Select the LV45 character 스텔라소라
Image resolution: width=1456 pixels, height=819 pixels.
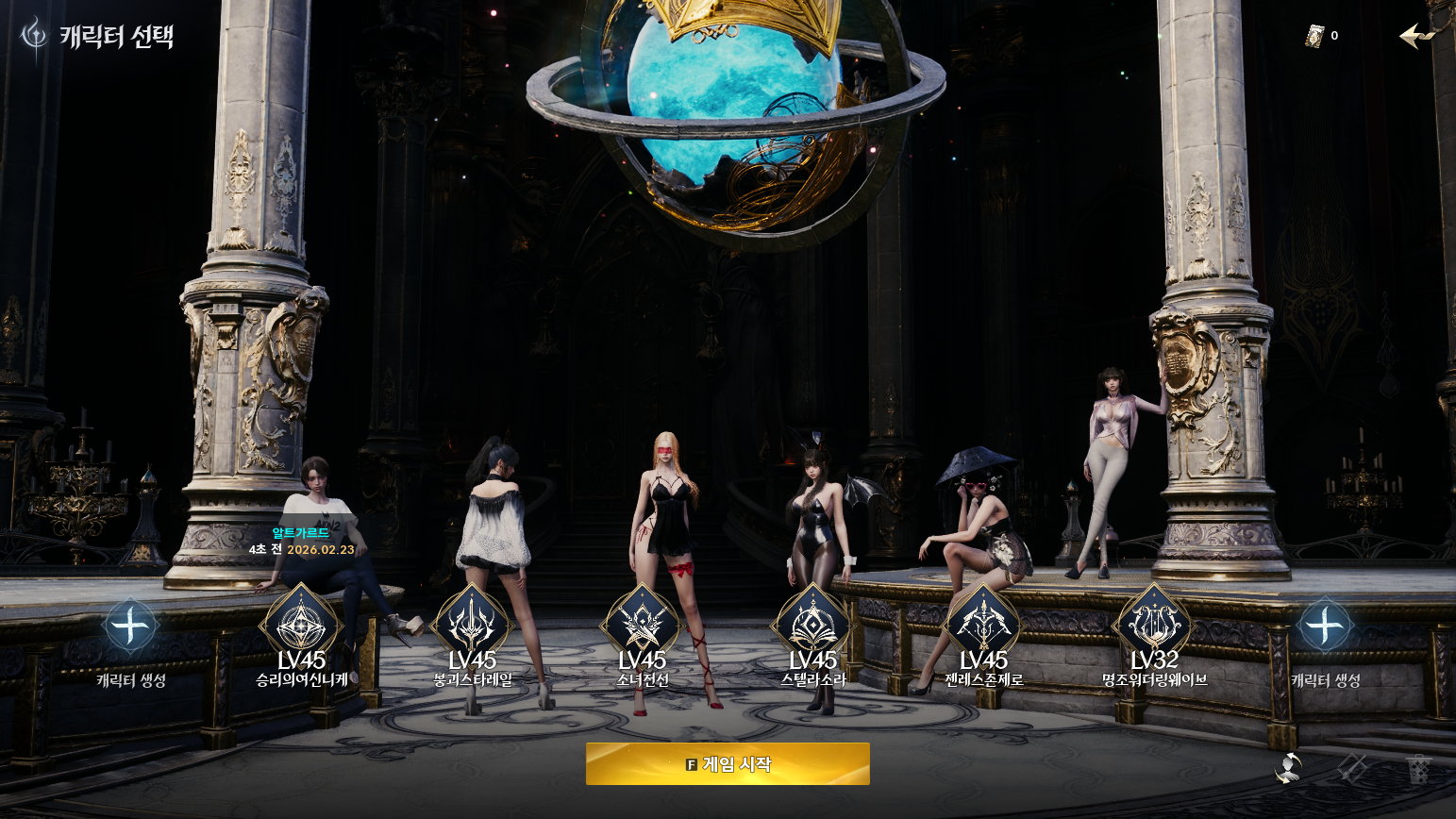[812, 626]
